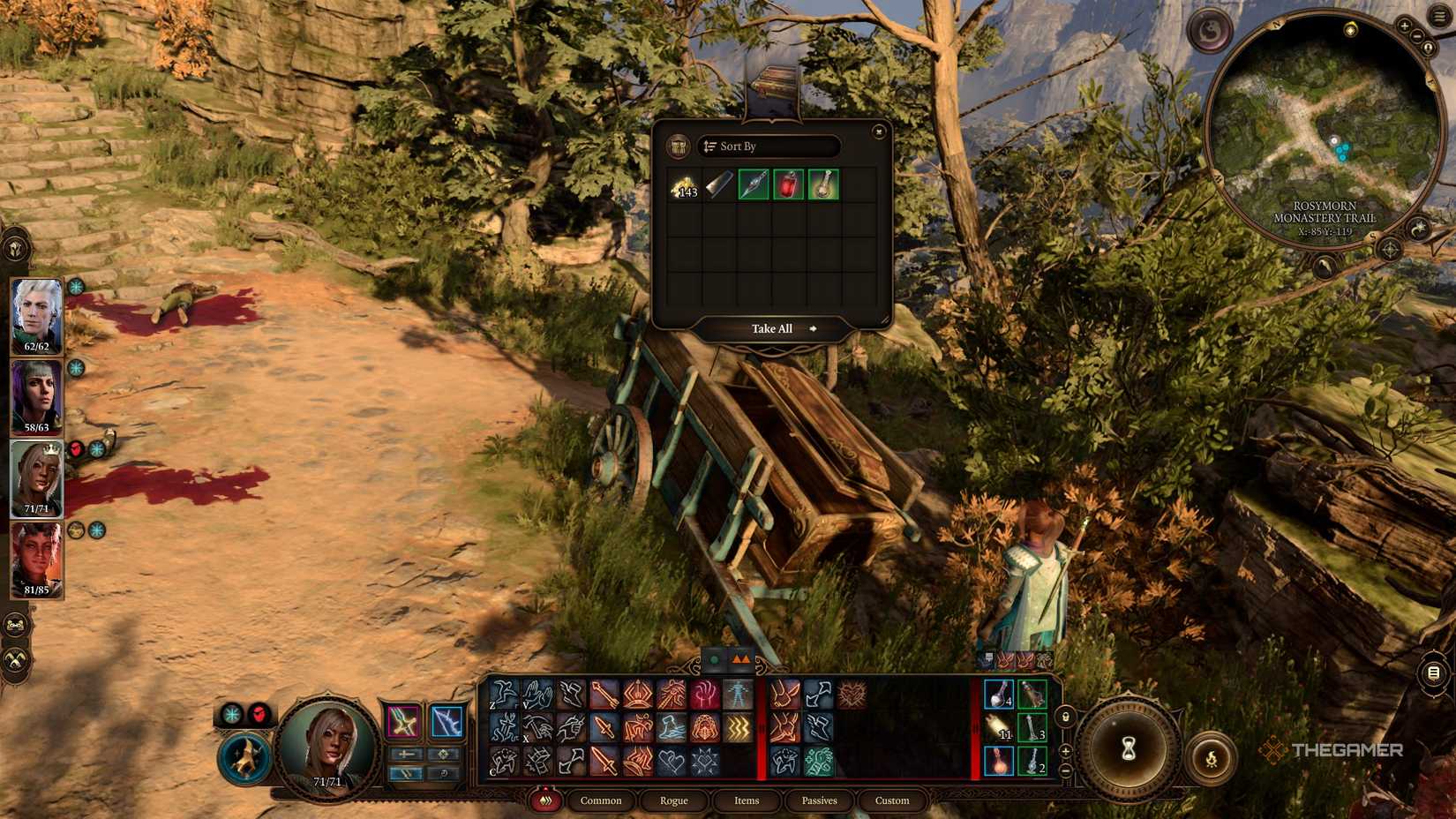Open the Passives tab
This screenshot has width=1456, height=819.
tap(819, 800)
